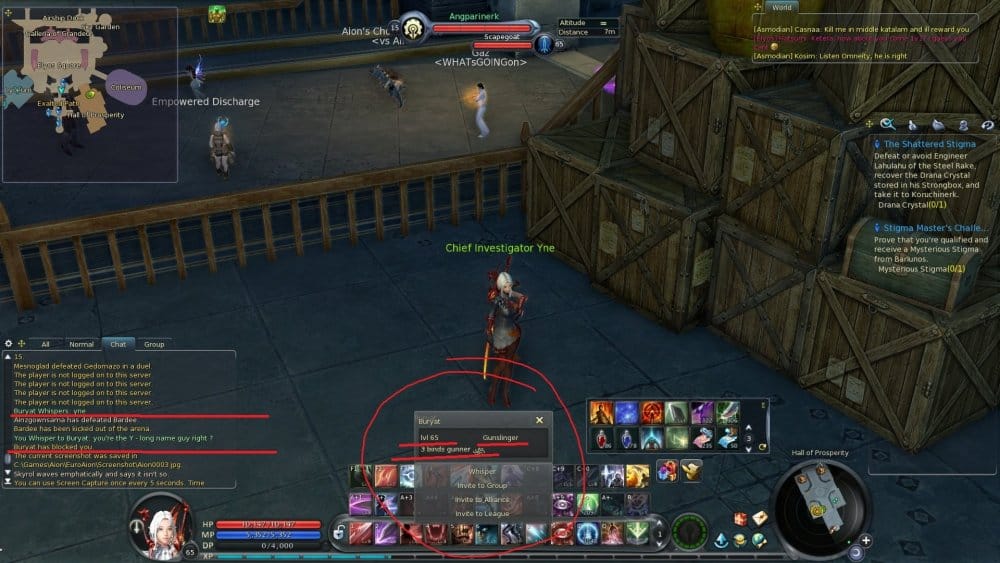Open The Shattered Stigma quest entry
Screen dimensions: 1000x563
point(929,144)
